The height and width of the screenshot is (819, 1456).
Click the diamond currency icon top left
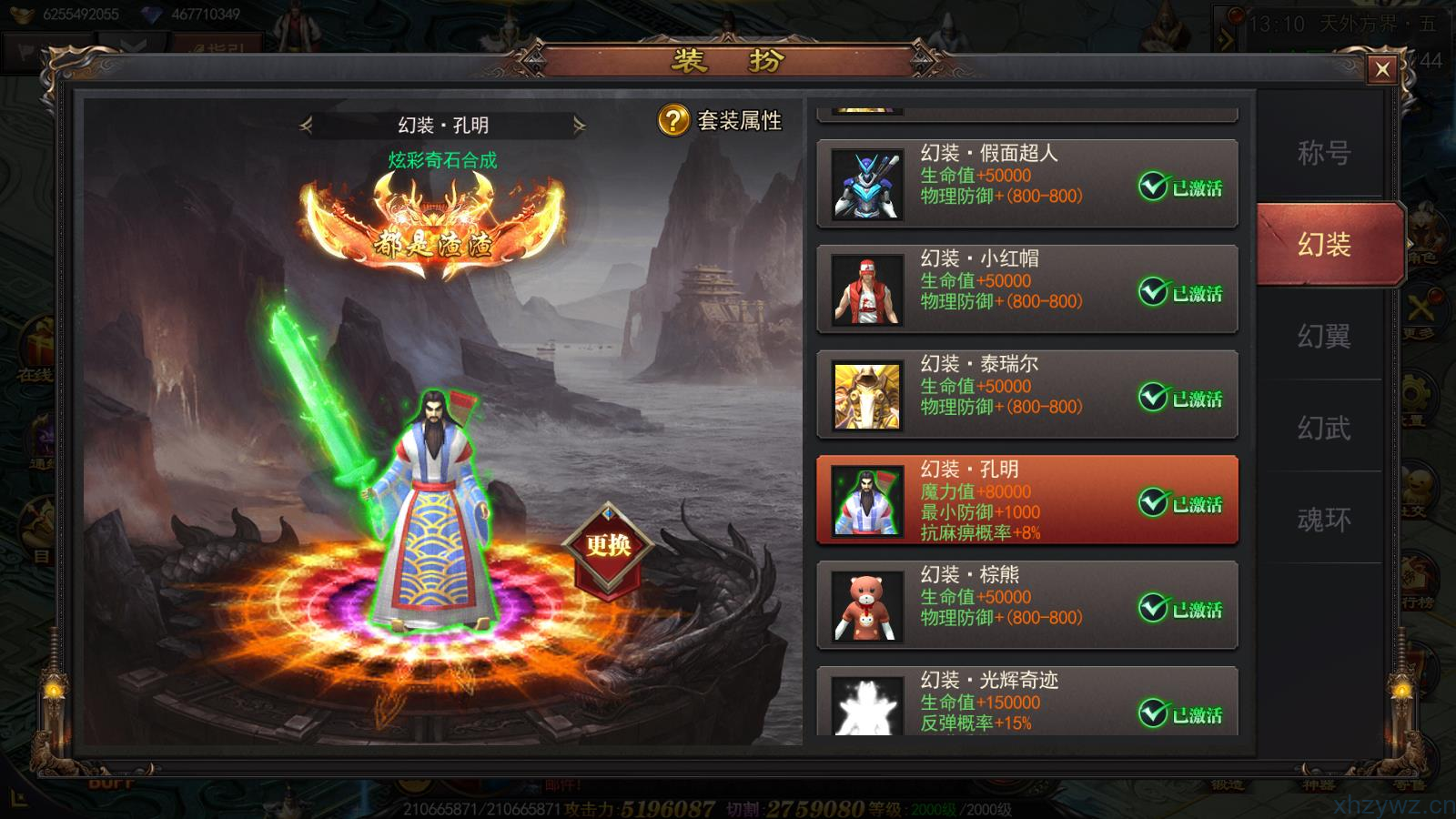150,14
